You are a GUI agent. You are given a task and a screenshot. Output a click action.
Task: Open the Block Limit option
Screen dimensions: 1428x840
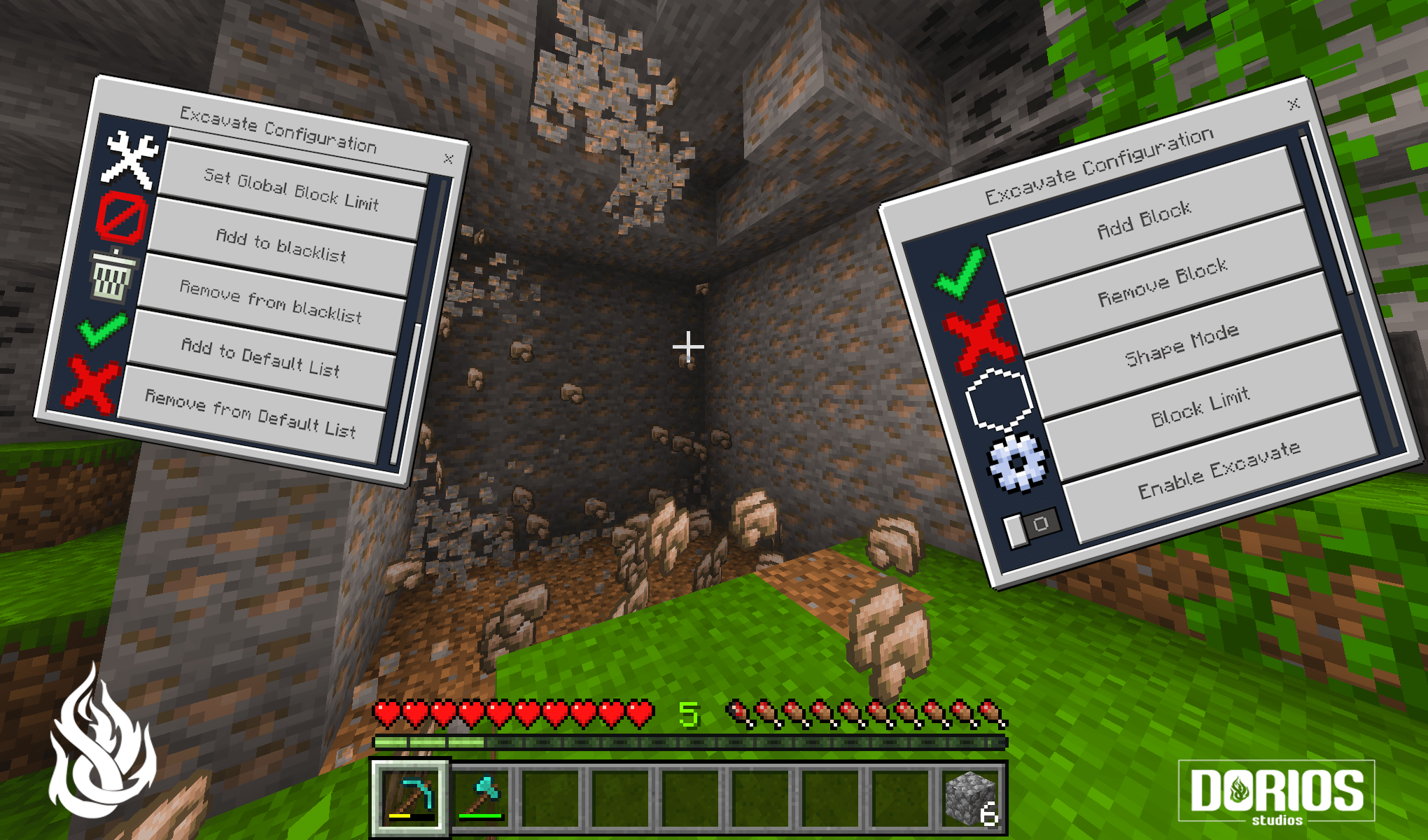[x=1202, y=405]
